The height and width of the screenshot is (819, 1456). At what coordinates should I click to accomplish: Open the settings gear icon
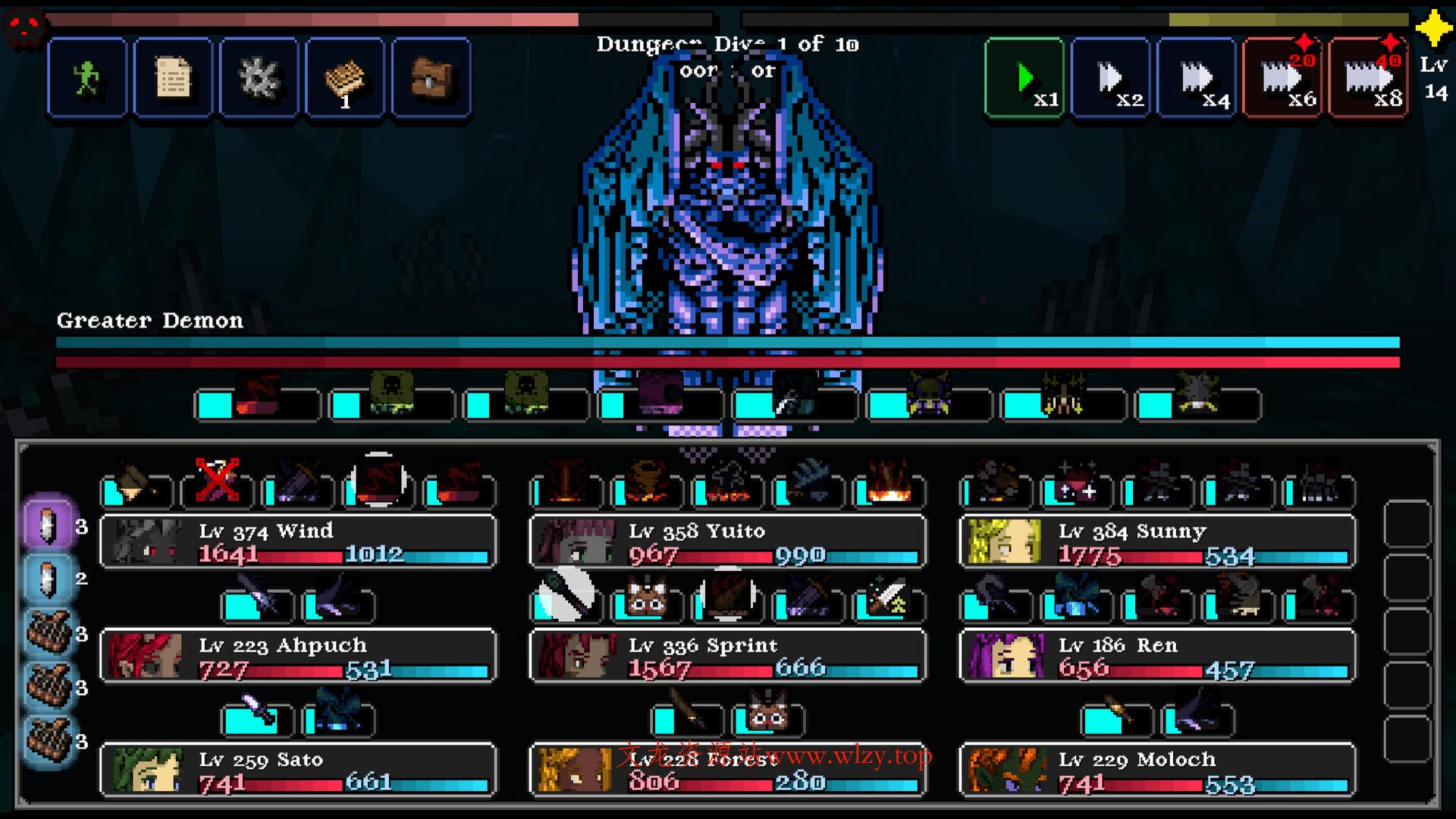tap(259, 76)
